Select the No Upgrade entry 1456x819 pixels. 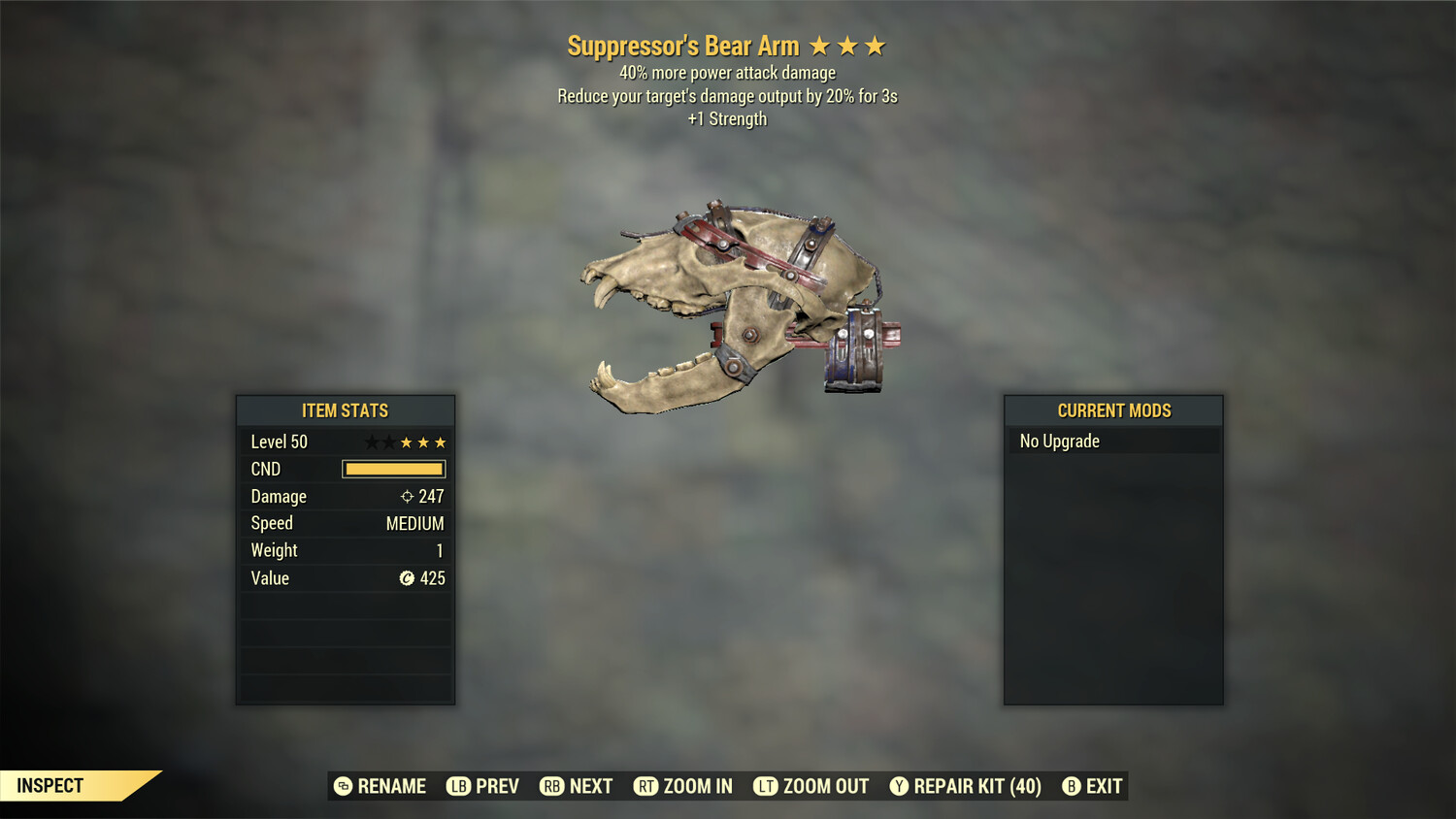1059,441
